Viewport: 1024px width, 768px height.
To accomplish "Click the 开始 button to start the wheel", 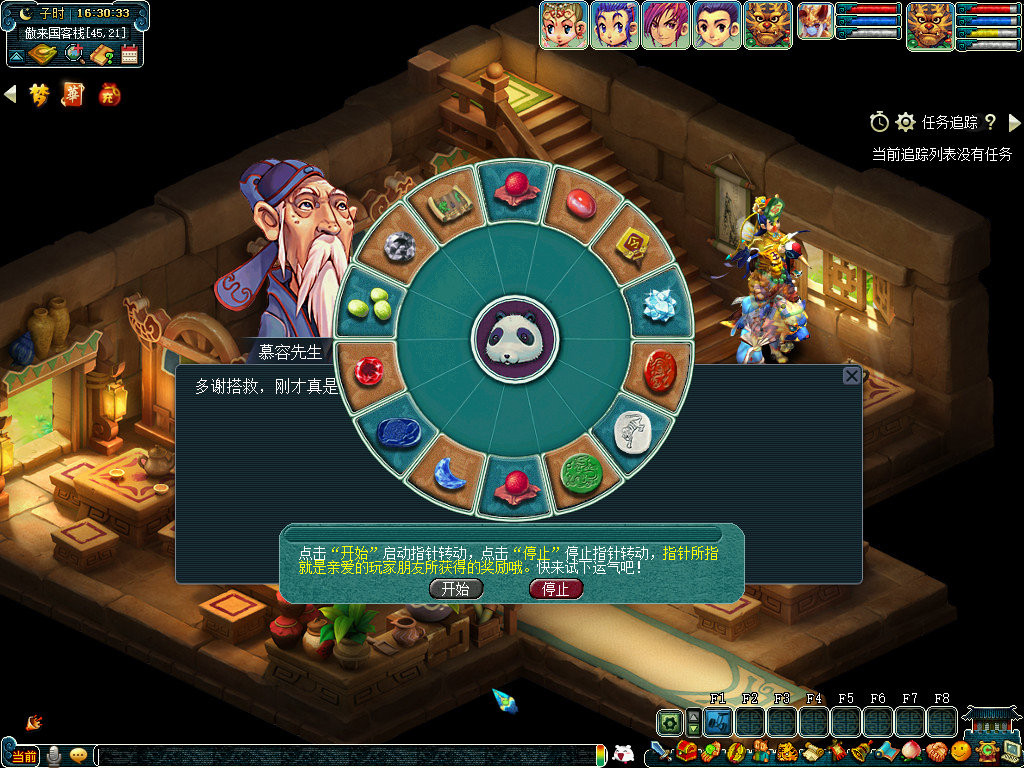I will [x=456, y=589].
